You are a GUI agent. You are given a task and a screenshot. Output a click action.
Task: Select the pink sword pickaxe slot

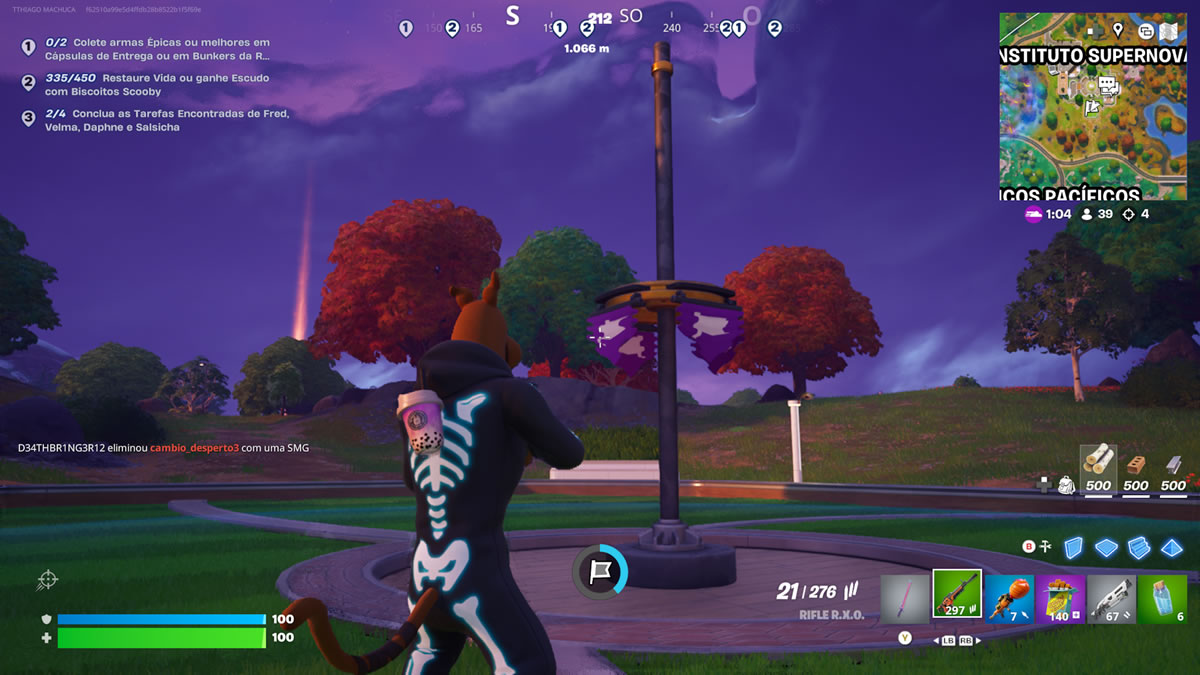tap(905, 598)
